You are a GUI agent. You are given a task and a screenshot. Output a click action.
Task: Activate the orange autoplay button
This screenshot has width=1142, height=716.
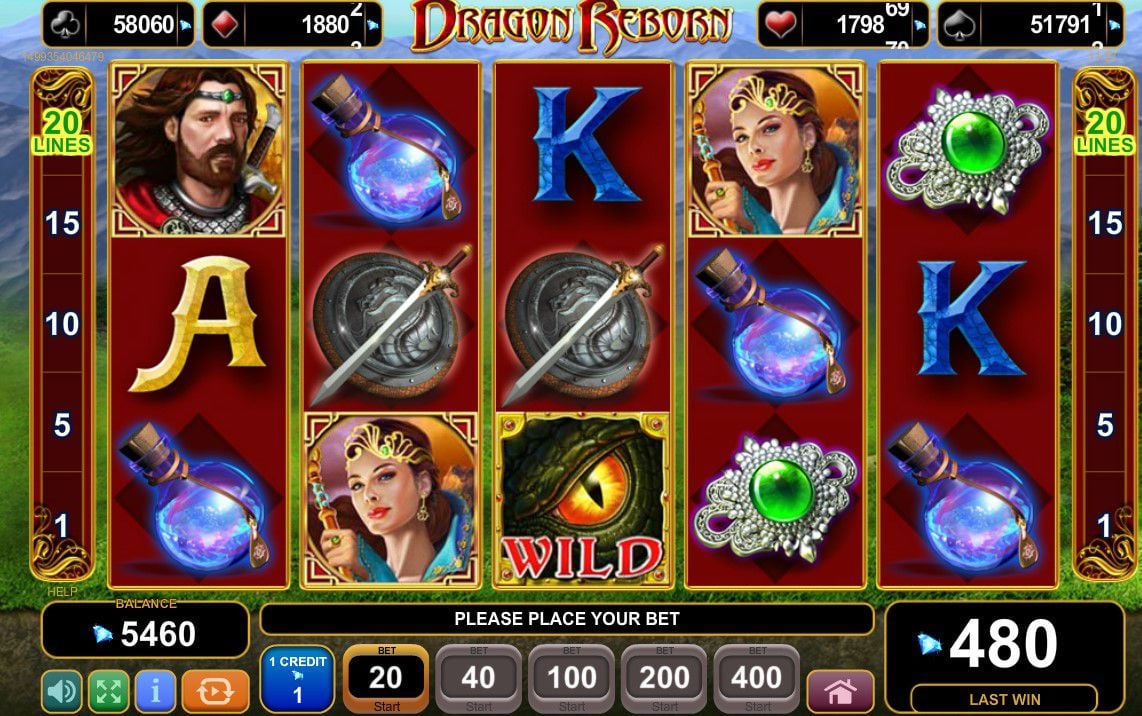tap(216, 691)
